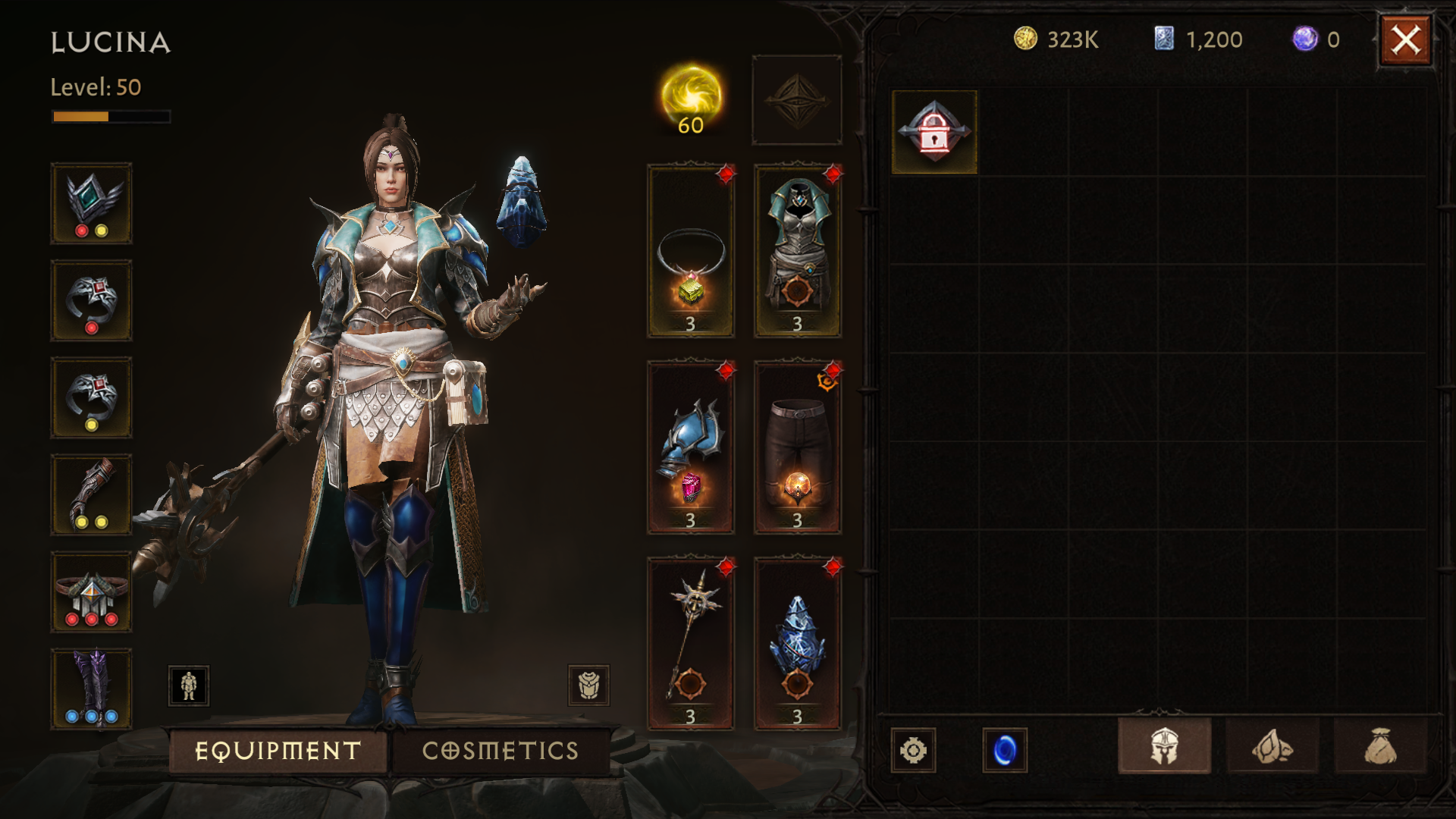This screenshot has width=1456, height=819.
Task: Close the inventory with the X button
Action: tap(1405, 40)
